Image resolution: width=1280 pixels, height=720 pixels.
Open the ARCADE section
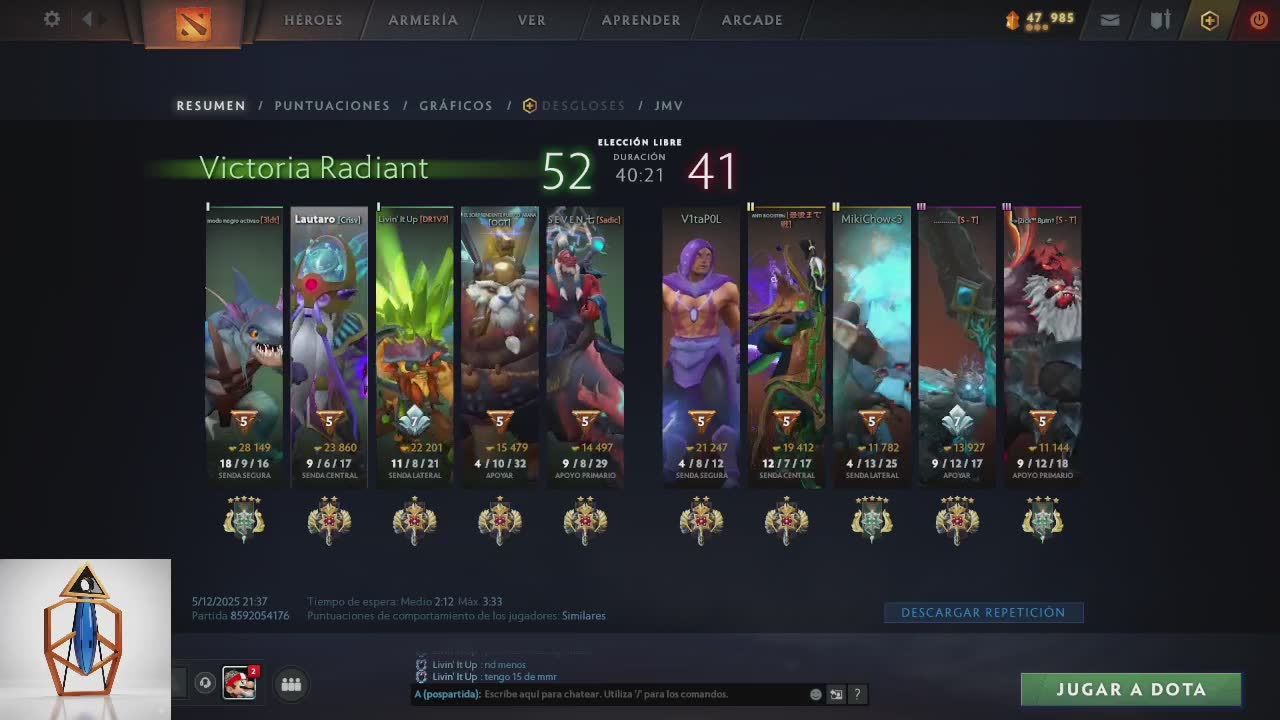[x=752, y=20]
